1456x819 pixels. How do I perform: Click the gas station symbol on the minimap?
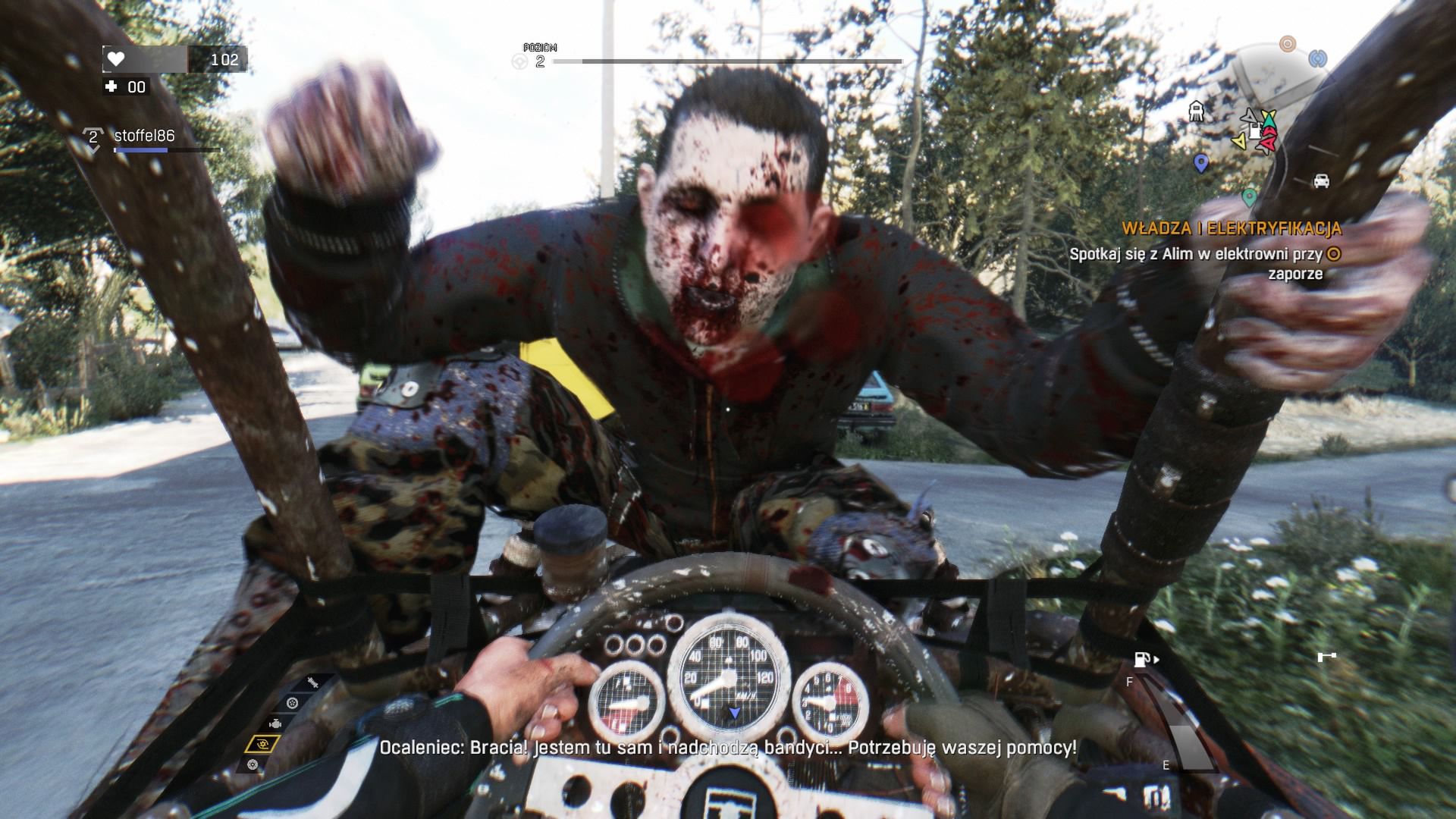(1254, 132)
